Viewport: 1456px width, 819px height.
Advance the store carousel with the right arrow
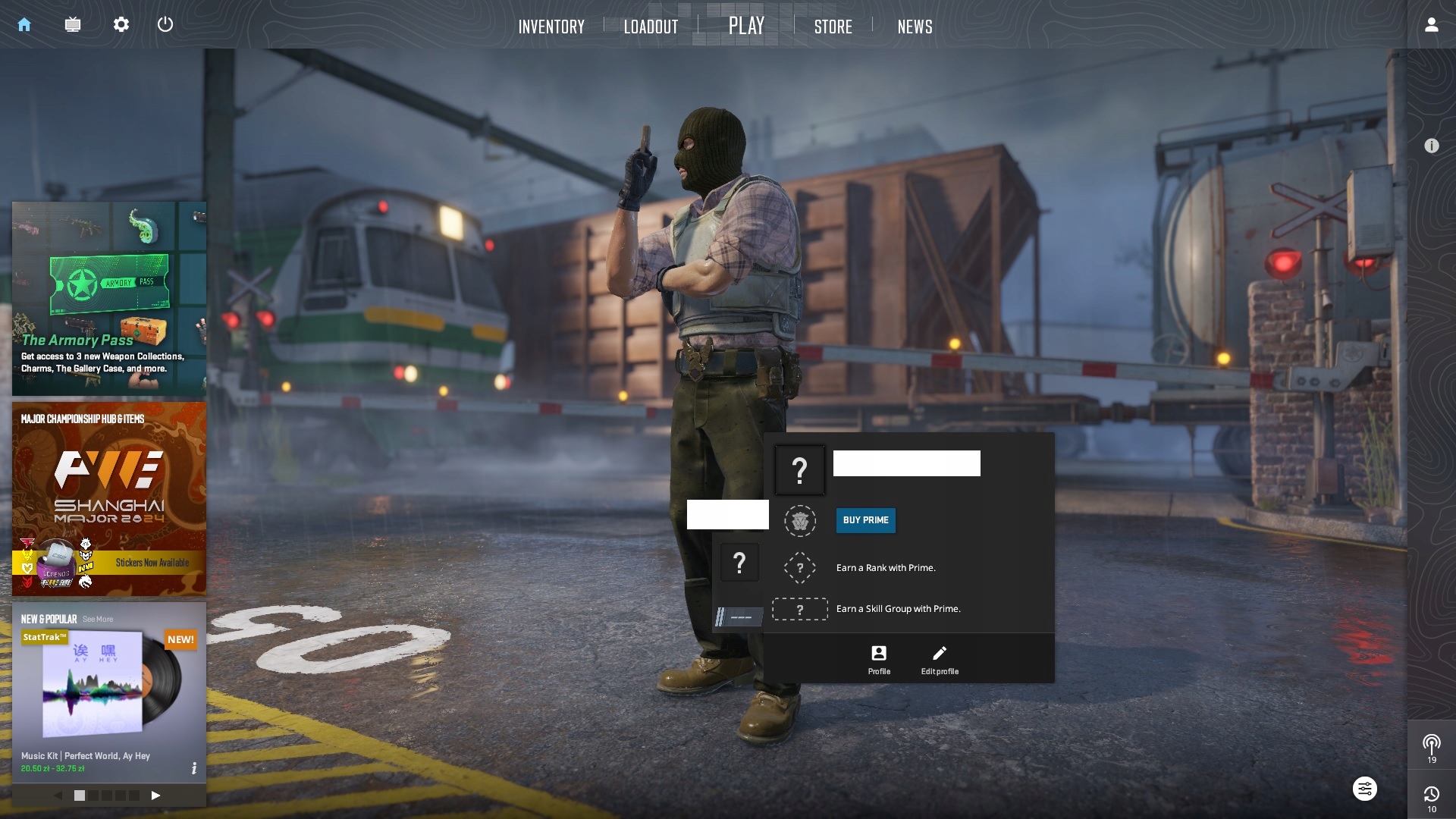[155, 795]
